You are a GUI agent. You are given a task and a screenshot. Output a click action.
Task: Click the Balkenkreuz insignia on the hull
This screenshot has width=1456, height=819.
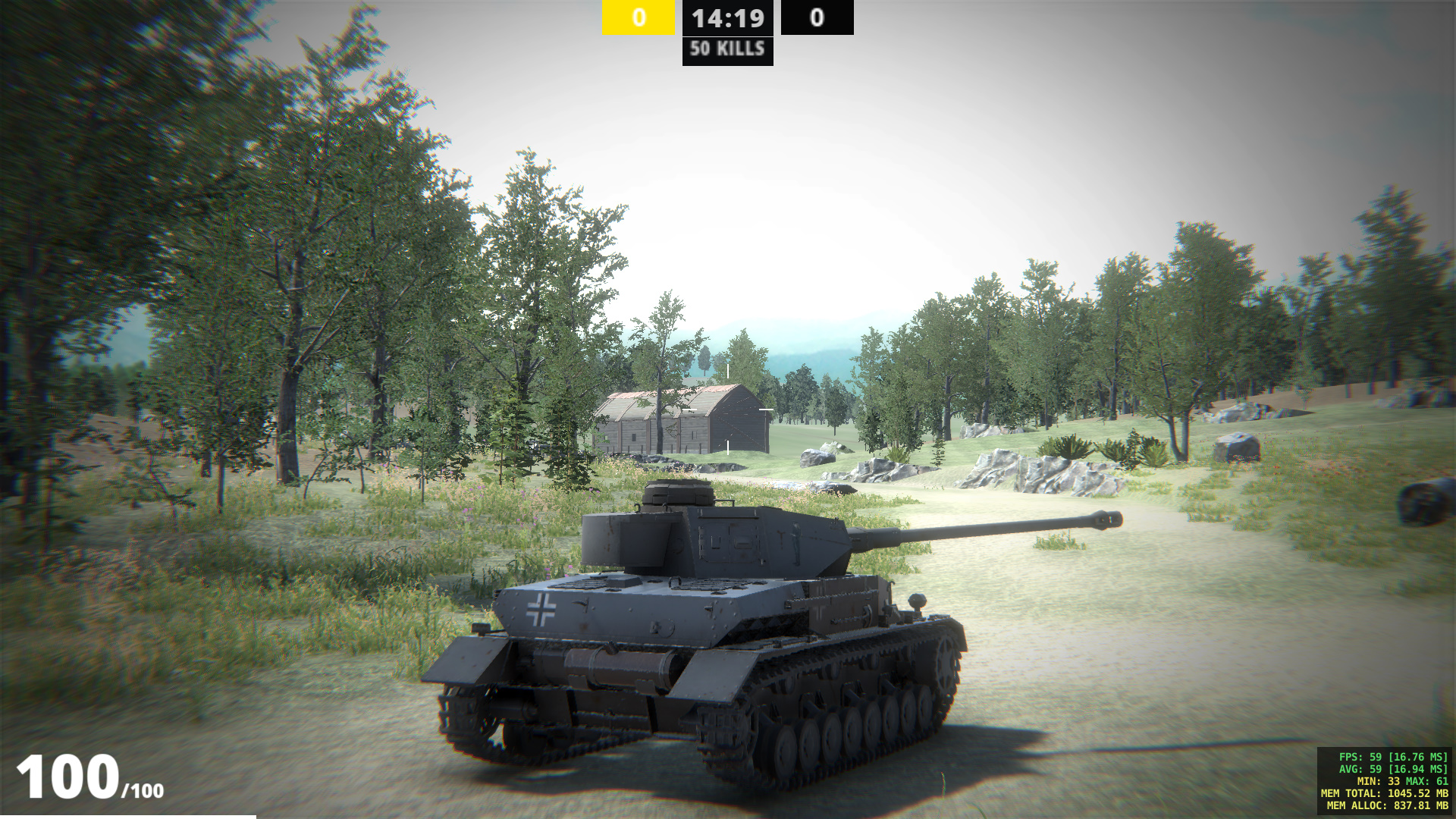[541, 608]
